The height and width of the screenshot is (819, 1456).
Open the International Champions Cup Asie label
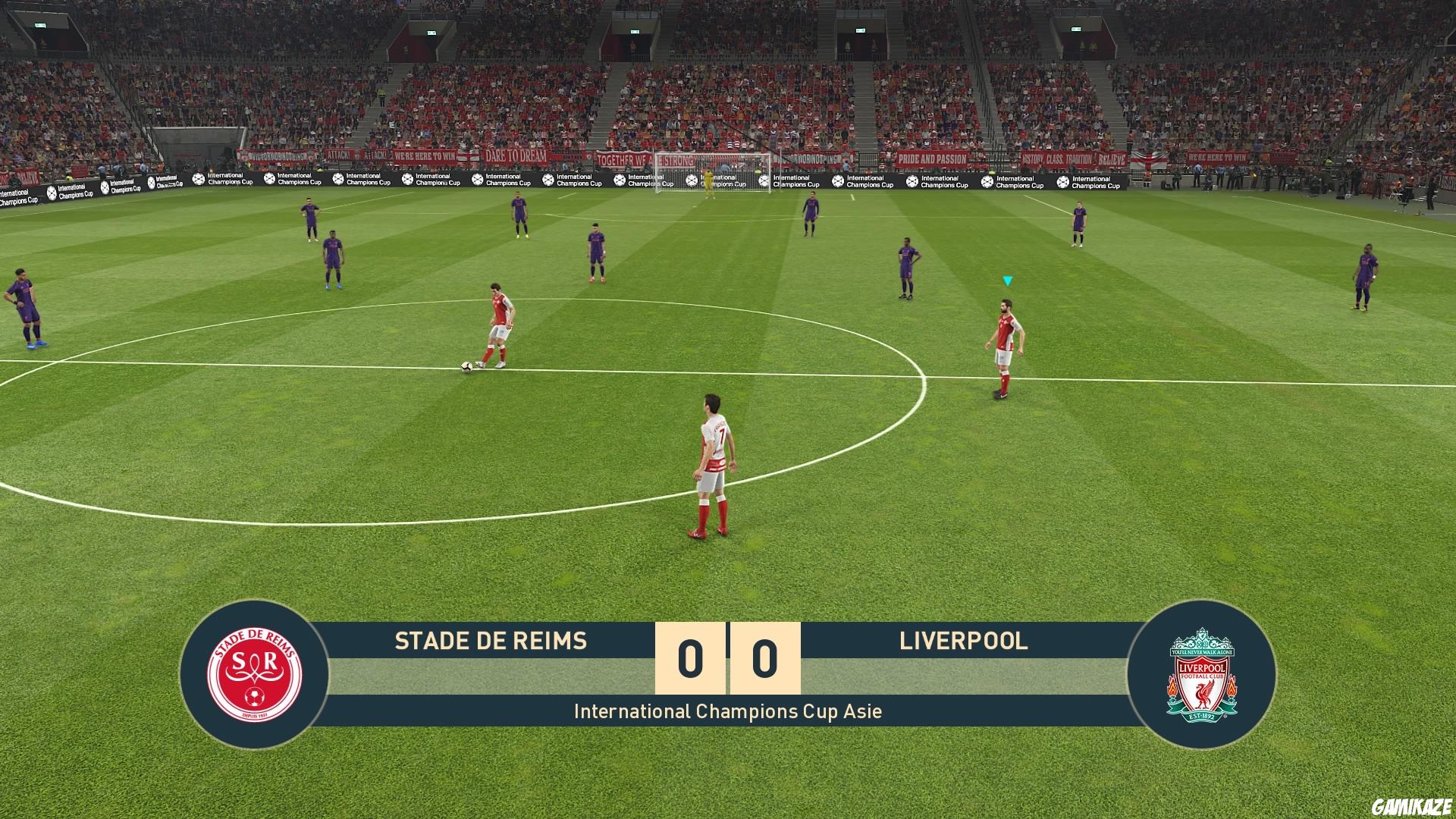[728, 711]
